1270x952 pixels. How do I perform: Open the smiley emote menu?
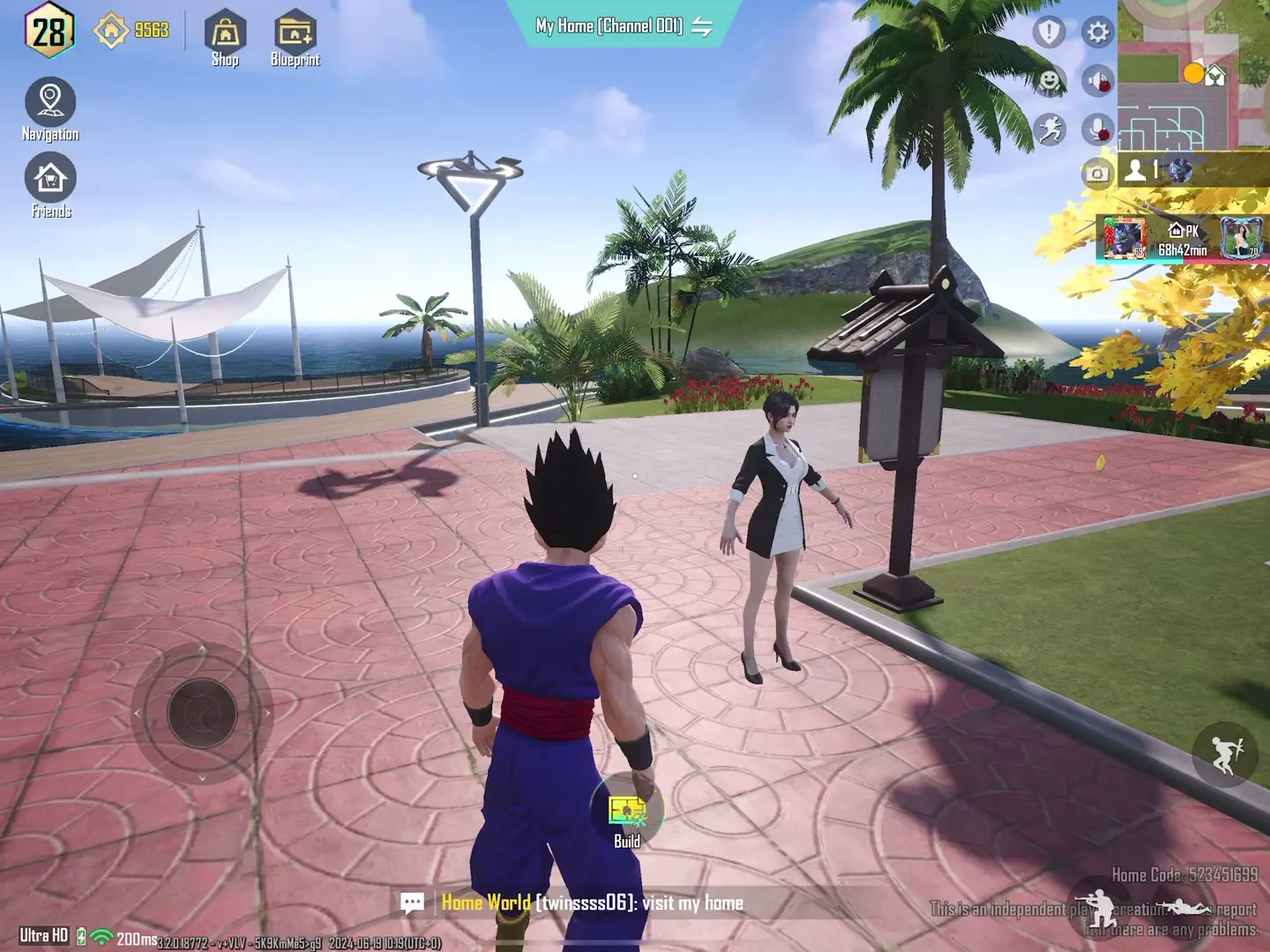[x=1050, y=81]
